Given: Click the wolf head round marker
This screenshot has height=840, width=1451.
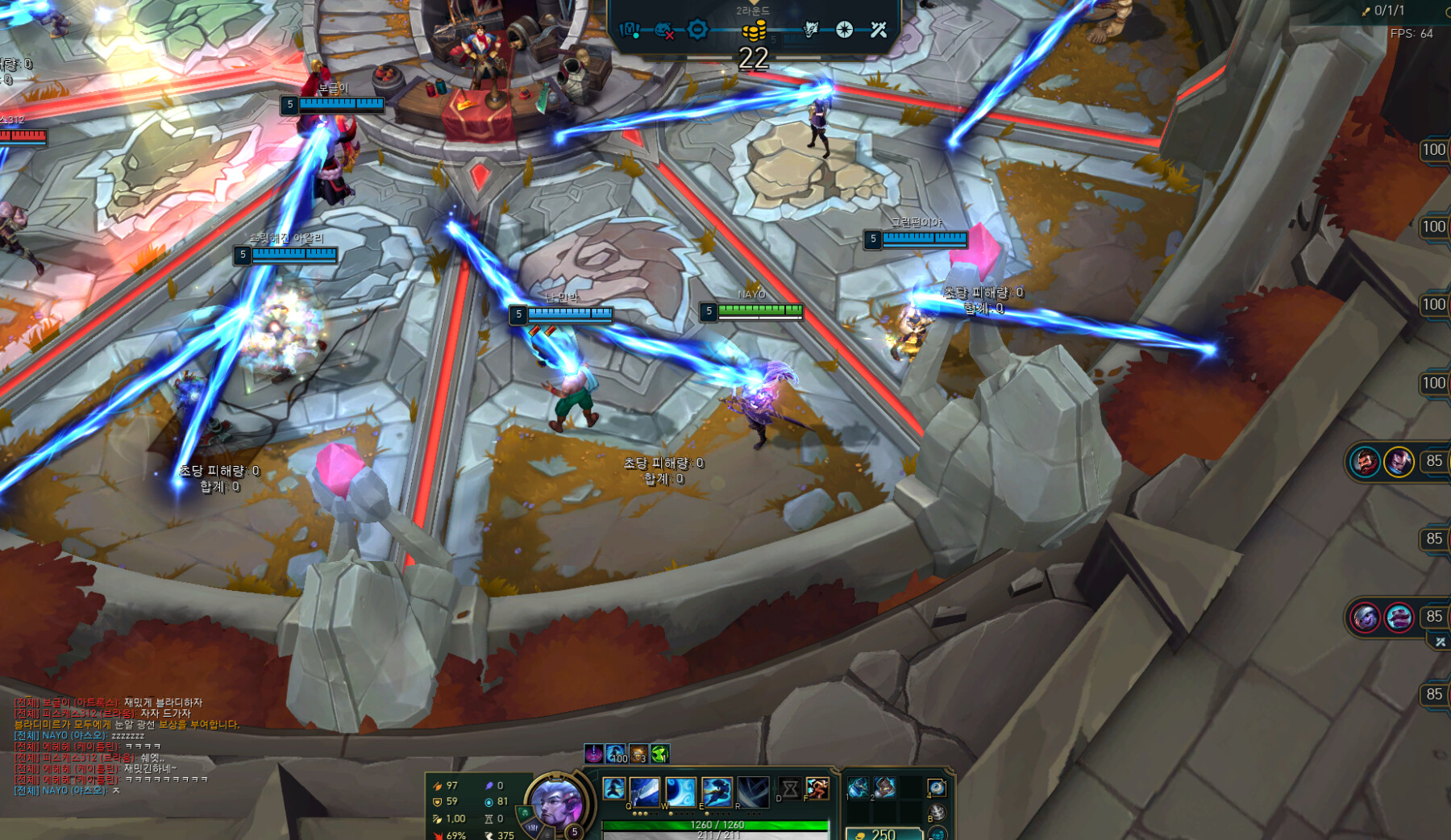Looking at the screenshot, I should [x=811, y=30].
